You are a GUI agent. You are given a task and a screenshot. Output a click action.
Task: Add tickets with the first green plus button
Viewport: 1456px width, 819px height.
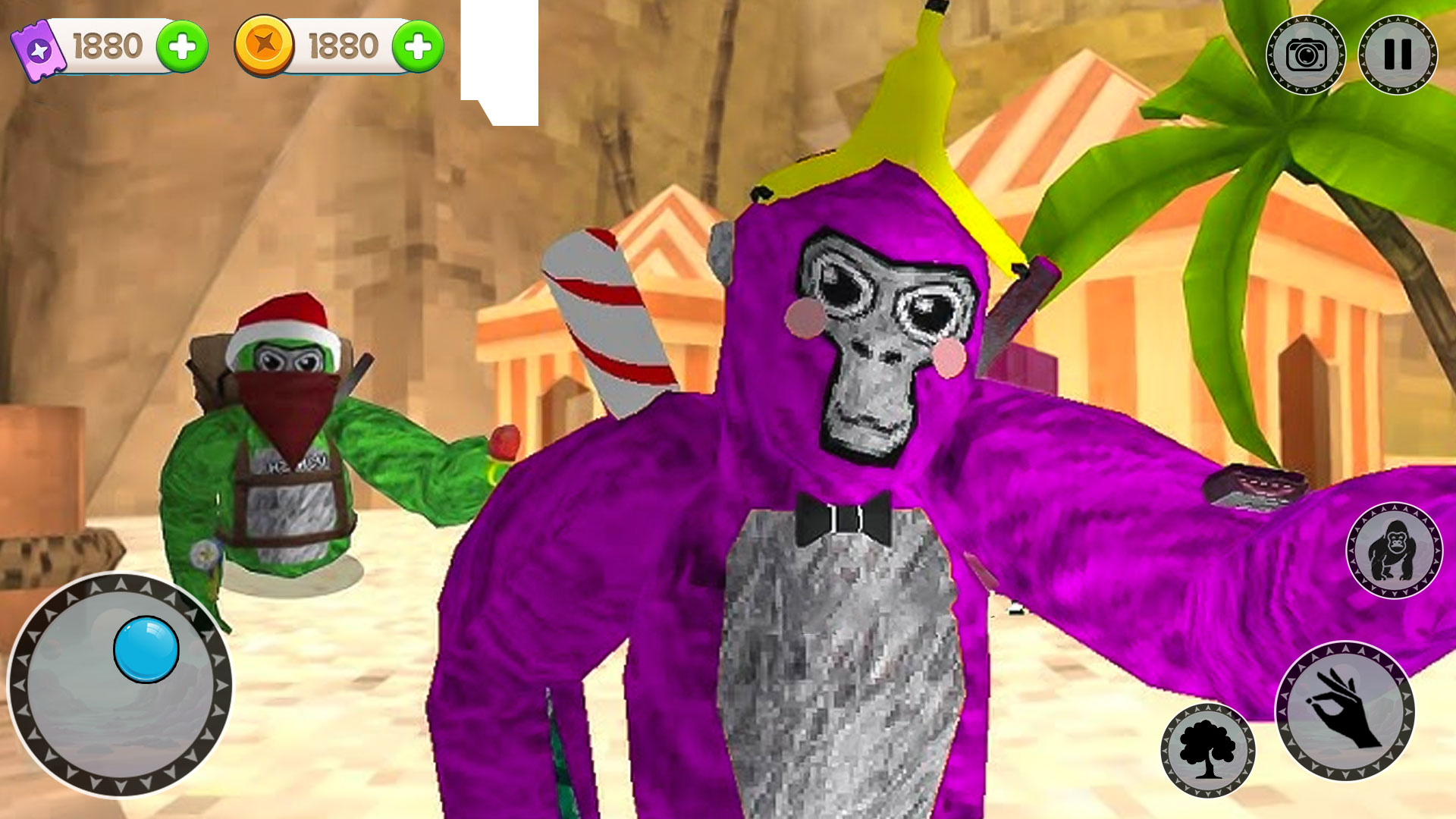(184, 45)
